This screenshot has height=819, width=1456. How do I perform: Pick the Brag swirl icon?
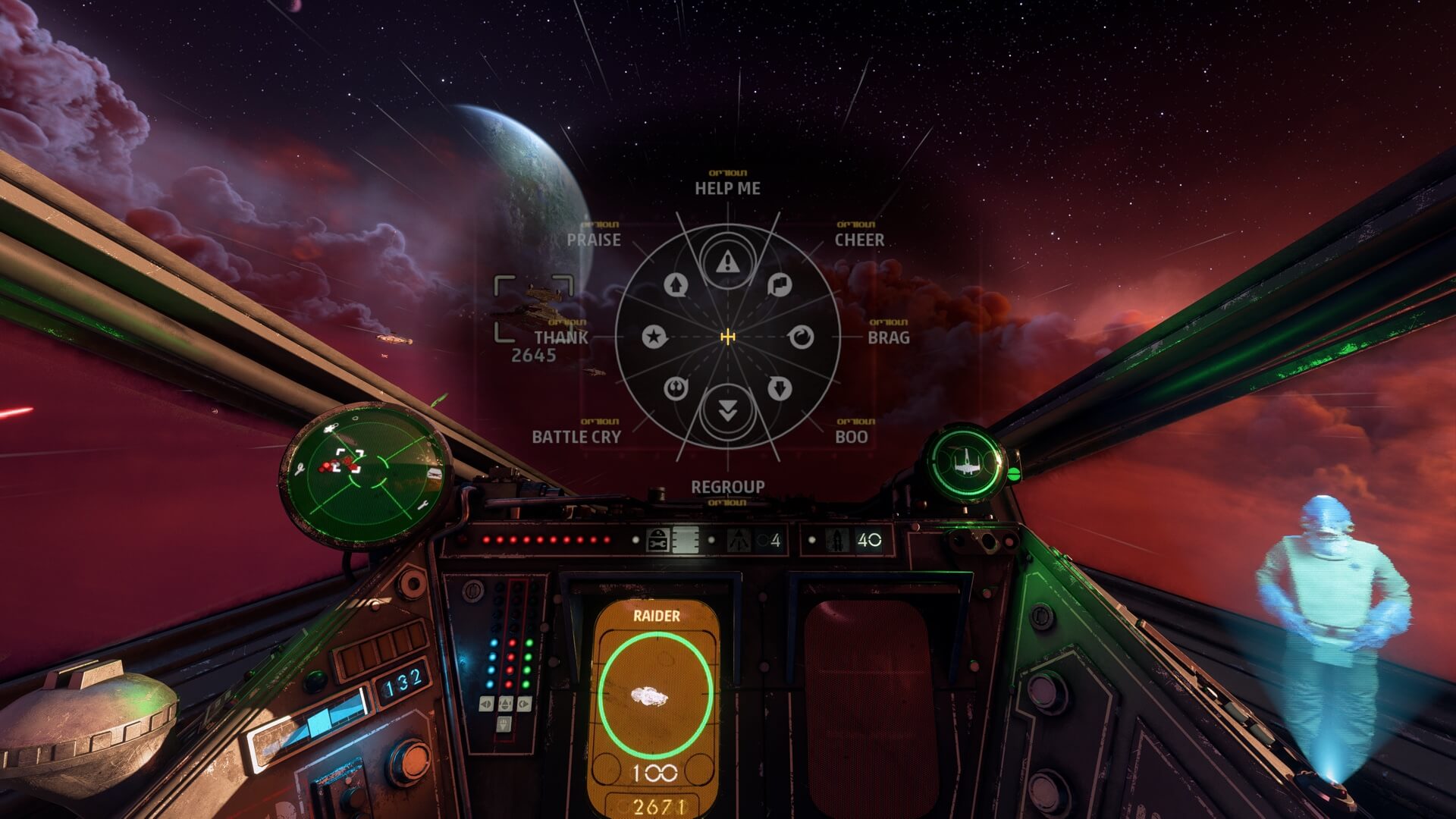point(801,337)
